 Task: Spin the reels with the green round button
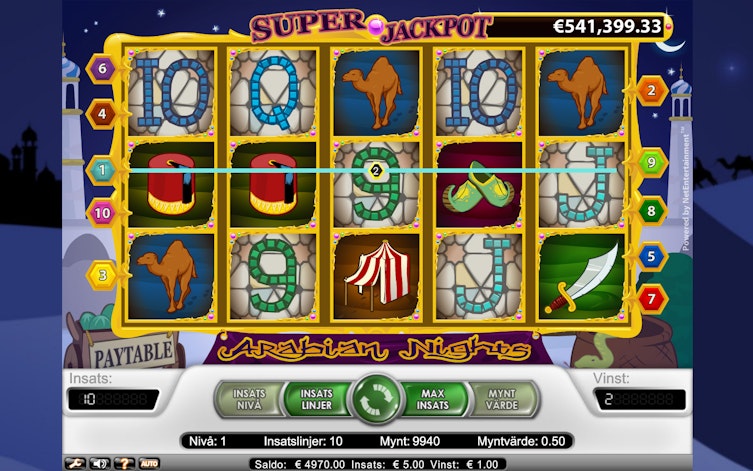tap(377, 398)
